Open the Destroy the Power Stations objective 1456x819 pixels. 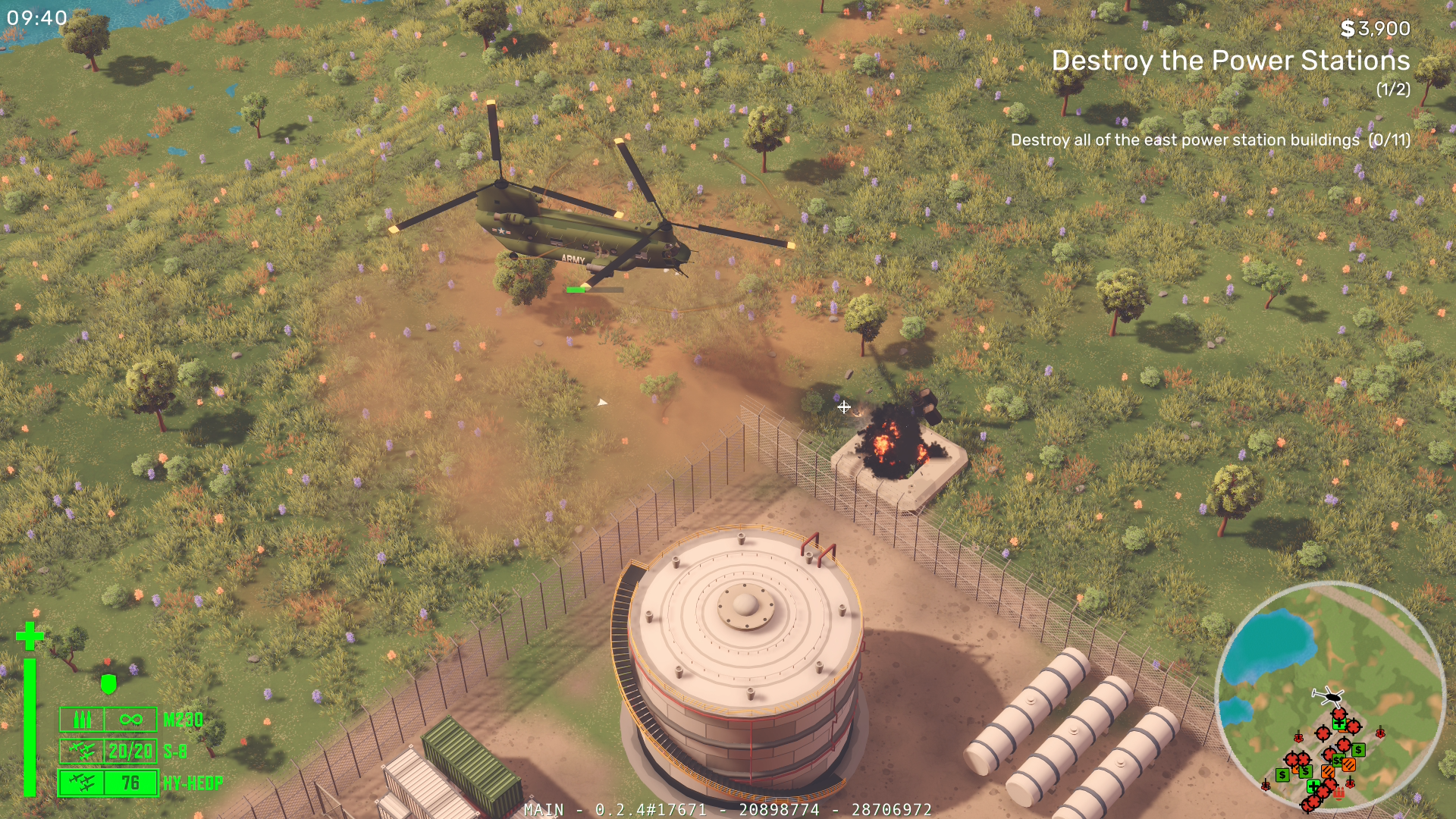[x=1230, y=61]
